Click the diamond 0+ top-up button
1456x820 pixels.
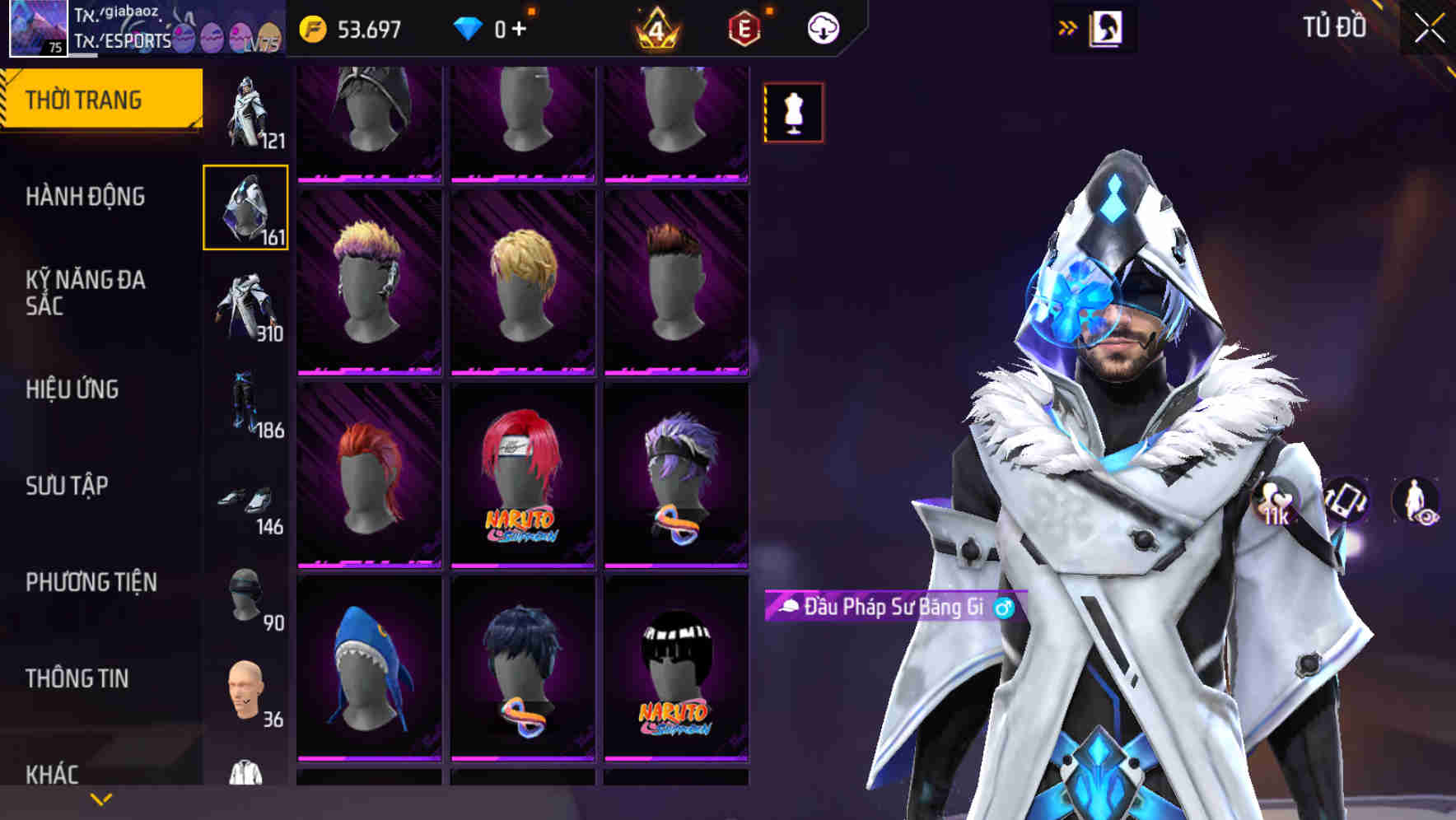click(494, 26)
